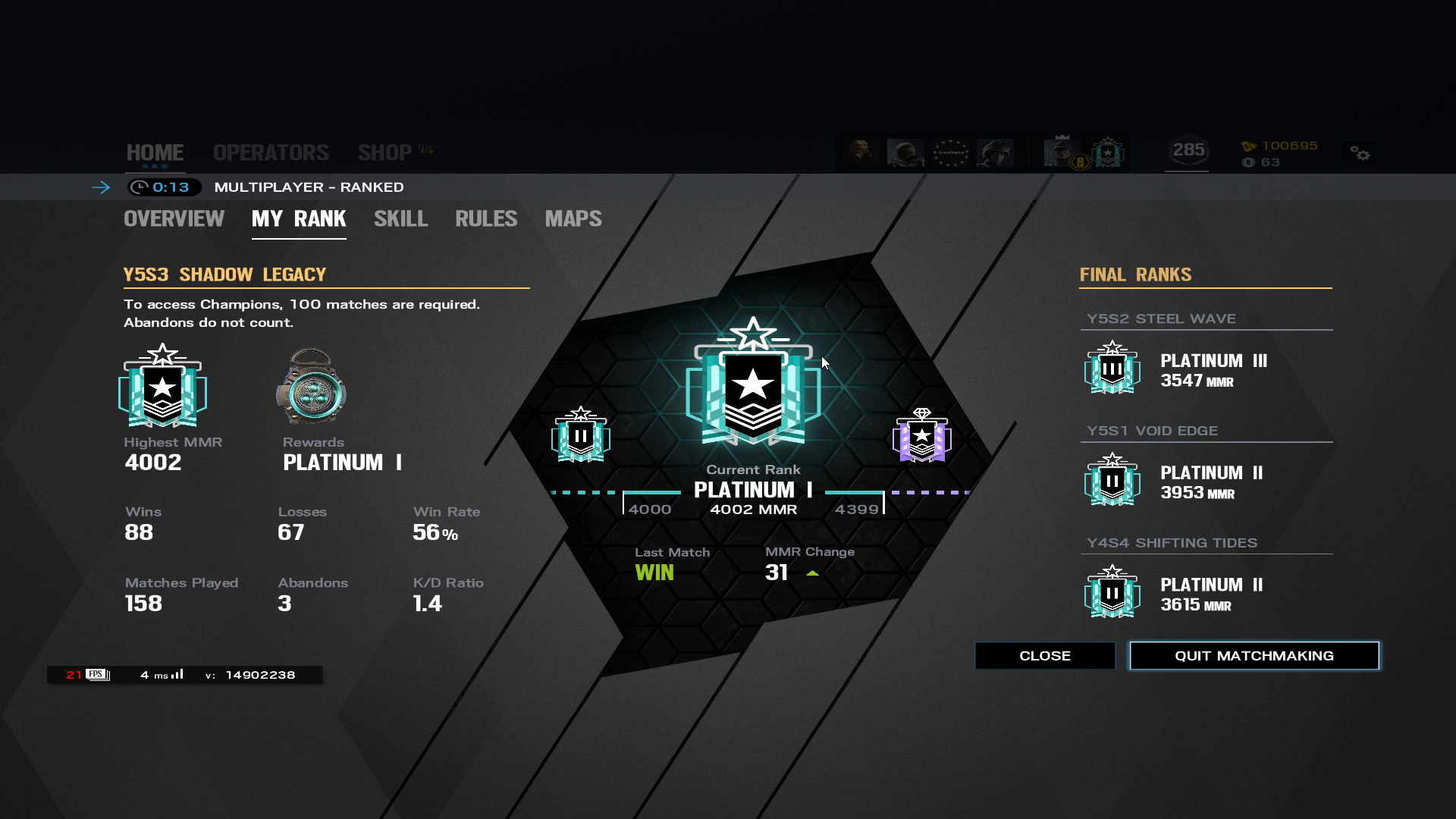The height and width of the screenshot is (819, 1456).
Task: Select the squad member with star-circle avatar
Action: (x=950, y=153)
